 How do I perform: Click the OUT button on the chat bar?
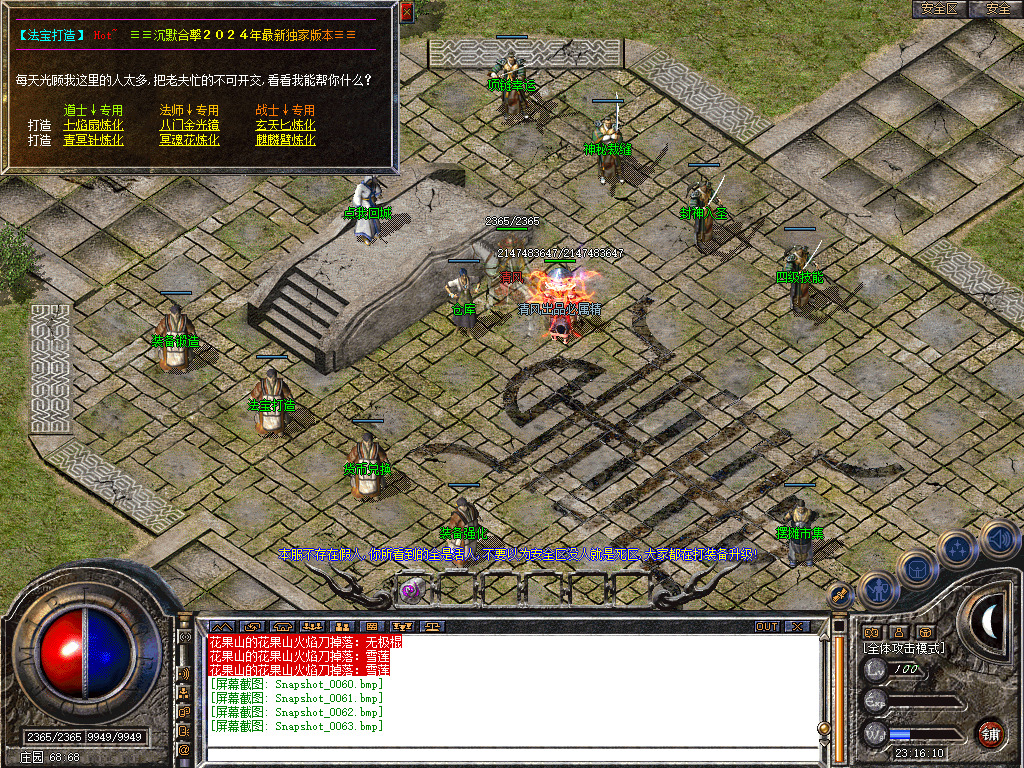pos(766,627)
